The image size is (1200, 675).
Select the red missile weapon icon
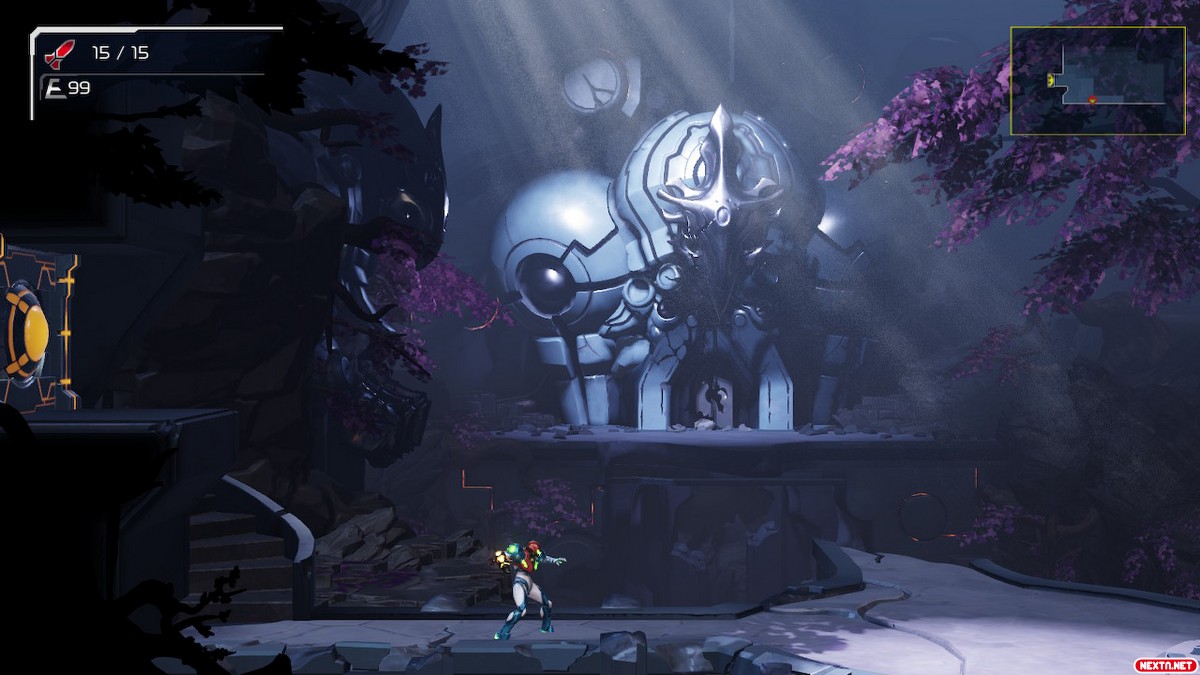pos(61,52)
